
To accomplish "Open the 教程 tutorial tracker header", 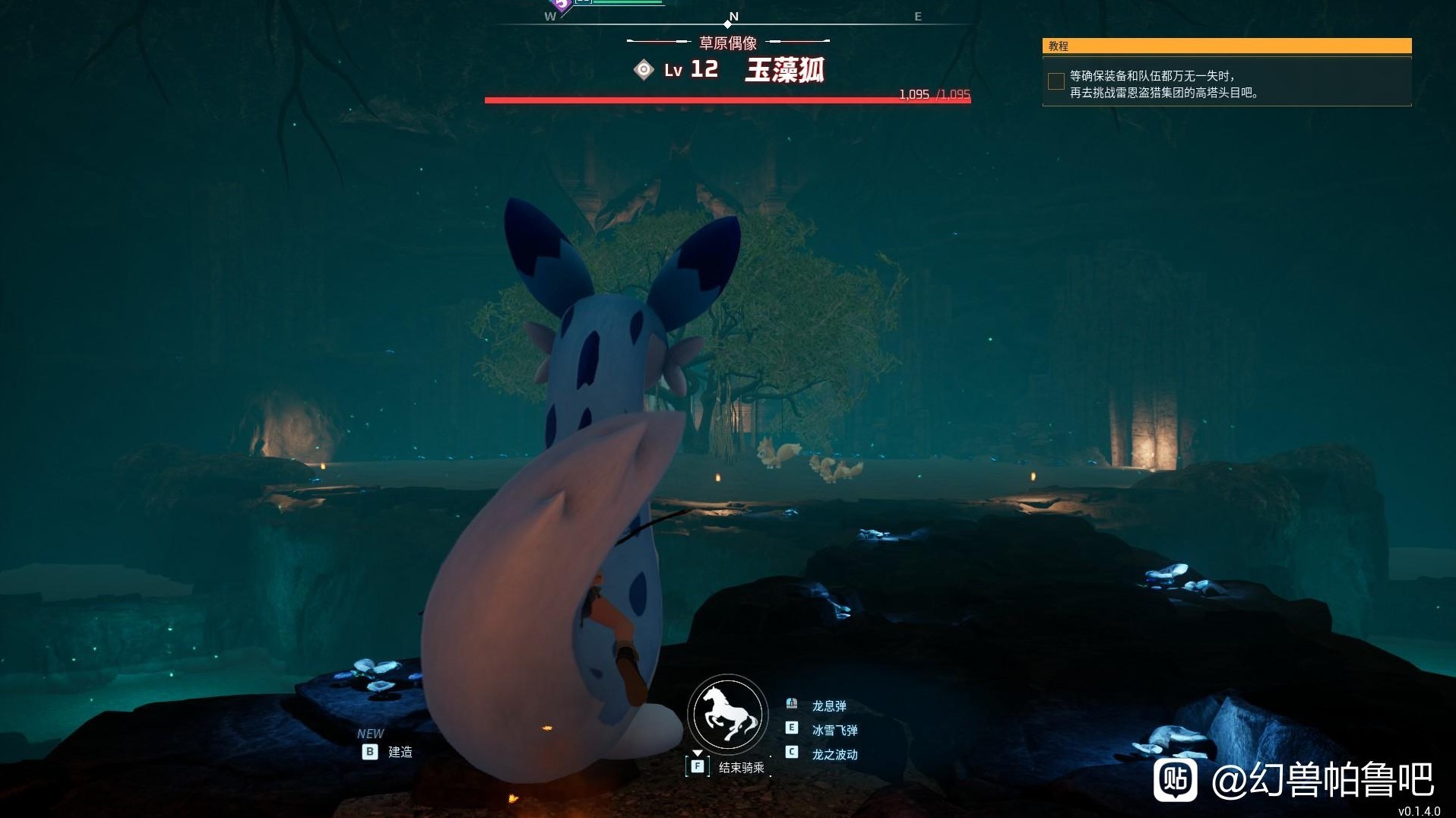I will click(x=1227, y=46).
